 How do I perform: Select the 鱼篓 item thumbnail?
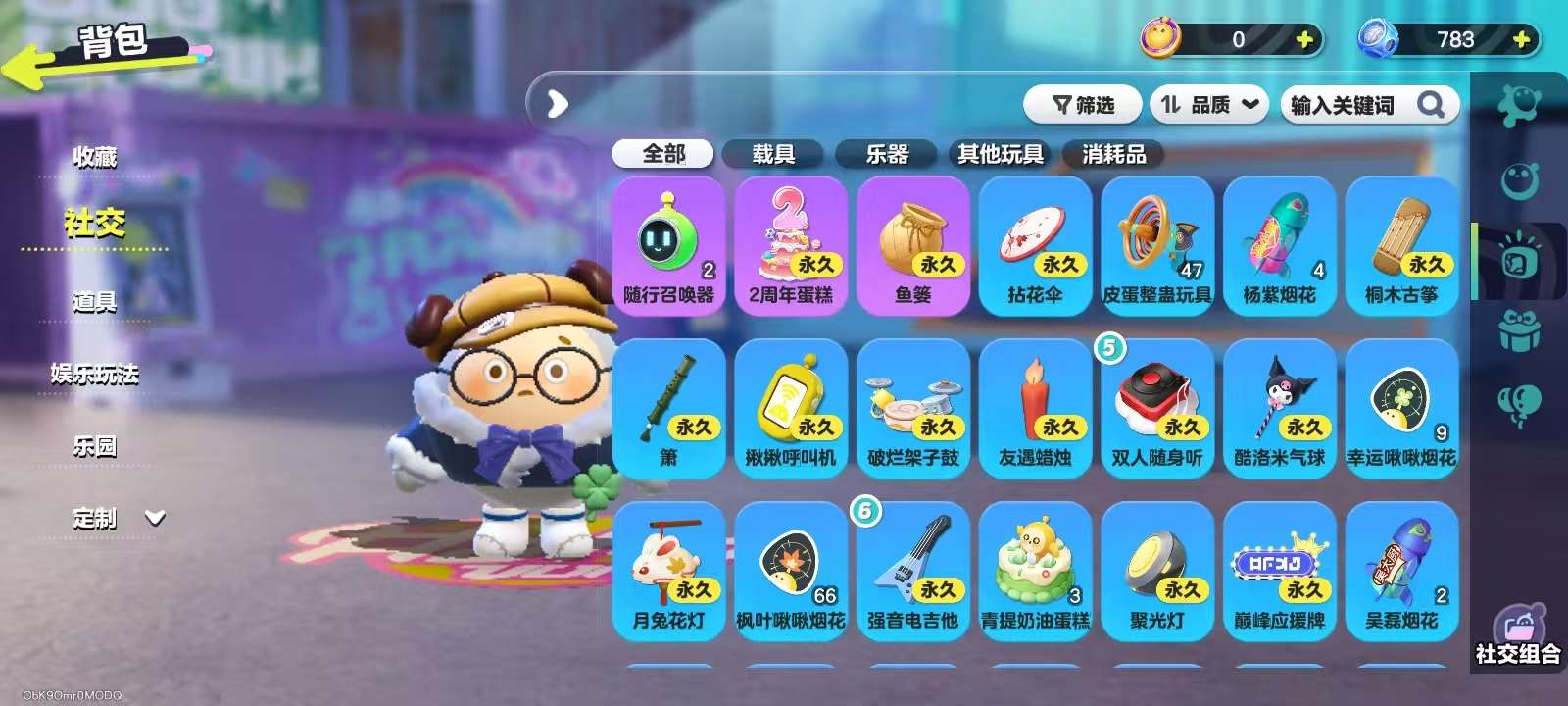click(x=912, y=240)
